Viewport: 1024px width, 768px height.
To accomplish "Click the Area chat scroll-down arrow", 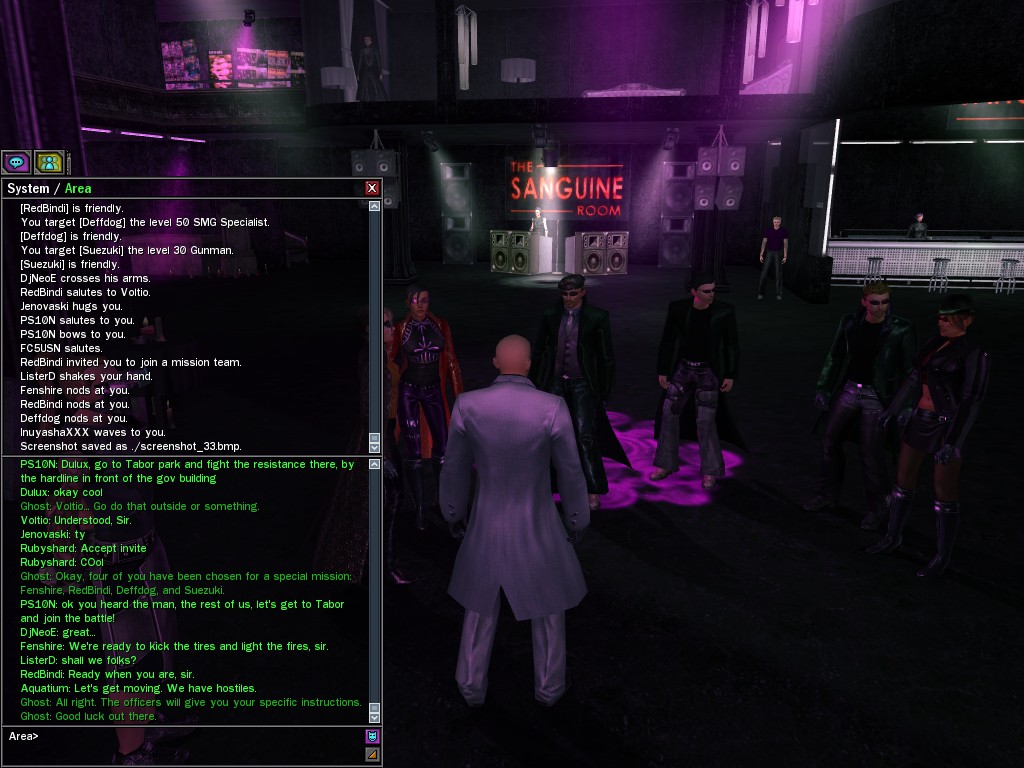I will tap(374, 714).
